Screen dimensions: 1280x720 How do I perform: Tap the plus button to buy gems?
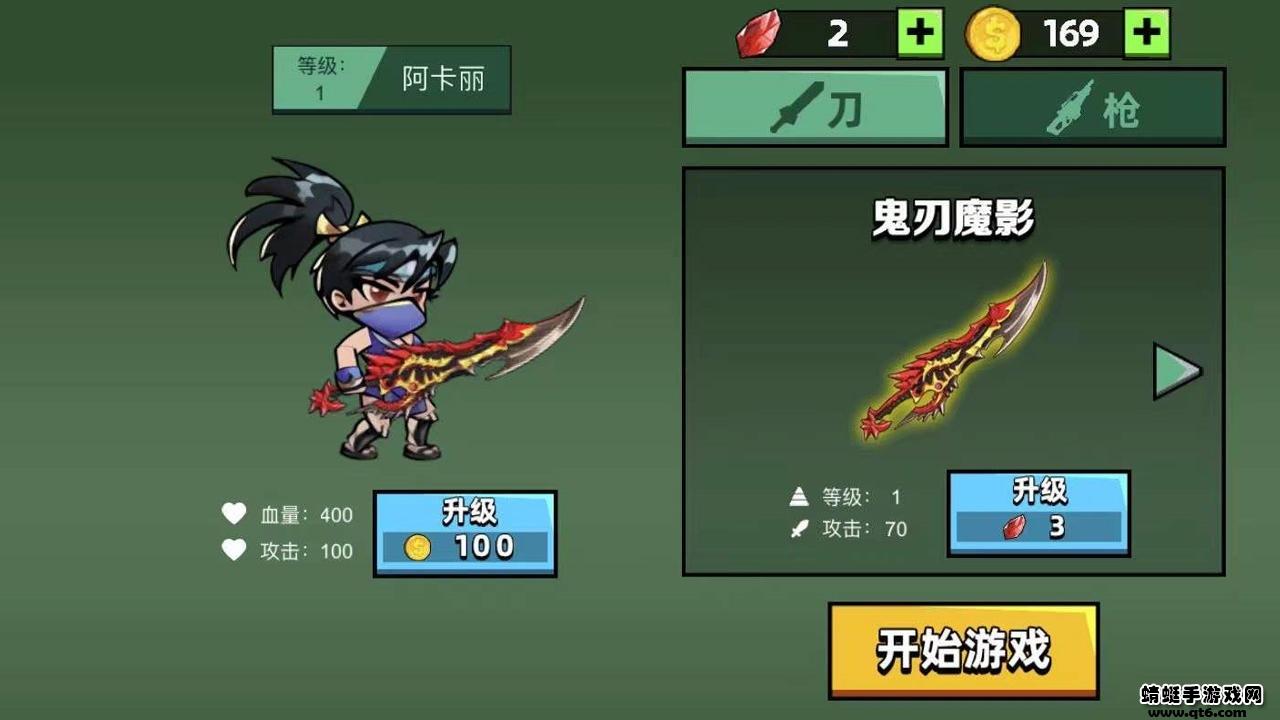[x=922, y=31]
